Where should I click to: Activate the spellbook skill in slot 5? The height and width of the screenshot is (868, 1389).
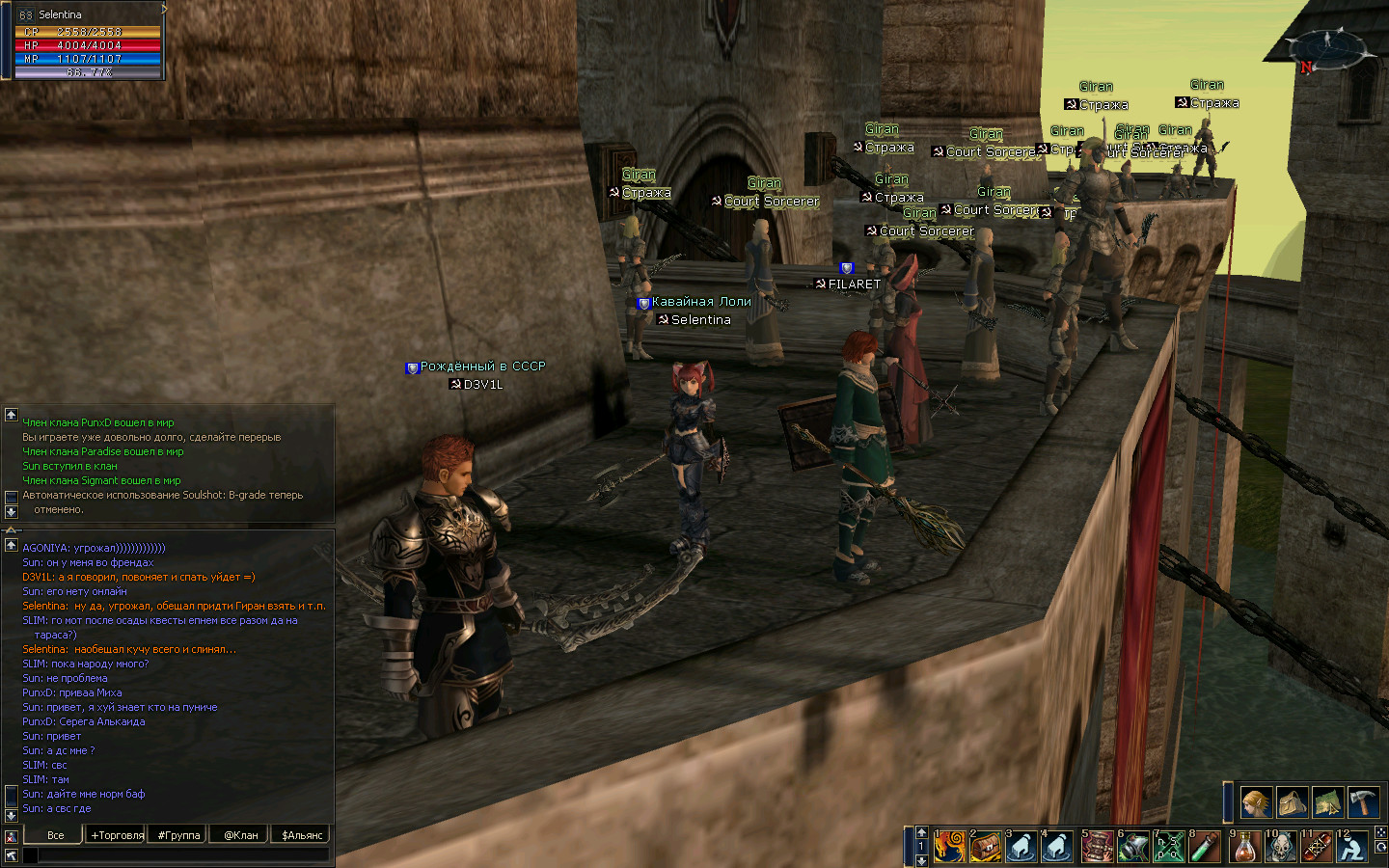pyautogui.click(x=1097, y=847)
